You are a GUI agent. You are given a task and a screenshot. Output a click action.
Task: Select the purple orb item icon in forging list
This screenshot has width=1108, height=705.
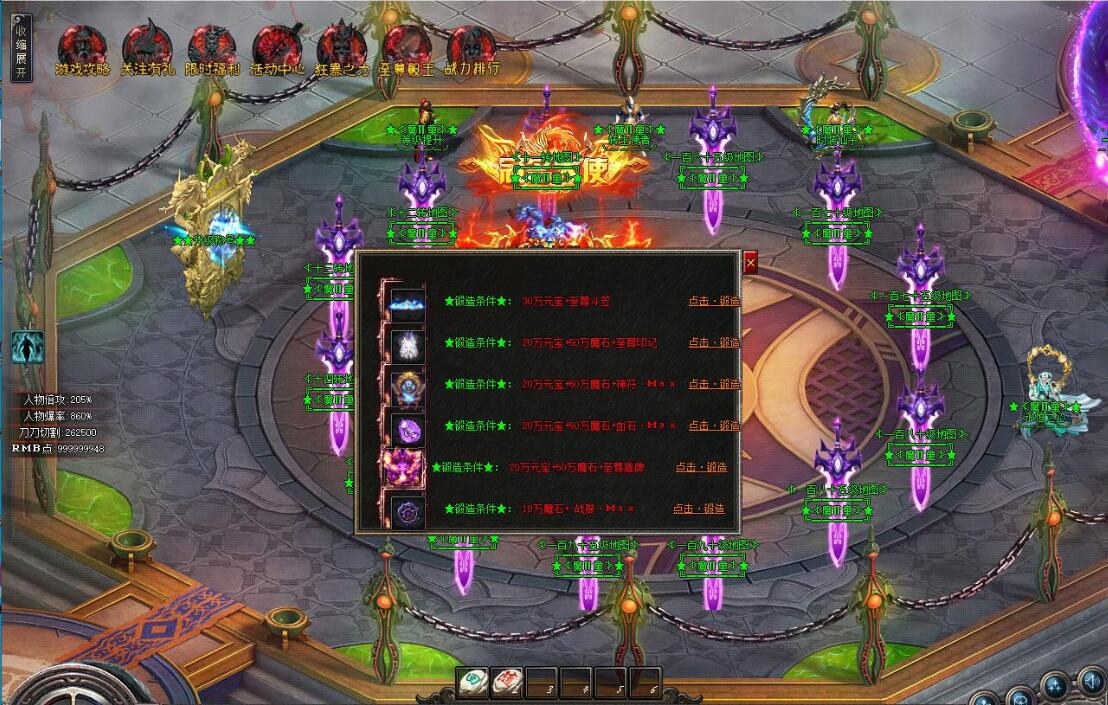coord(407,429)
